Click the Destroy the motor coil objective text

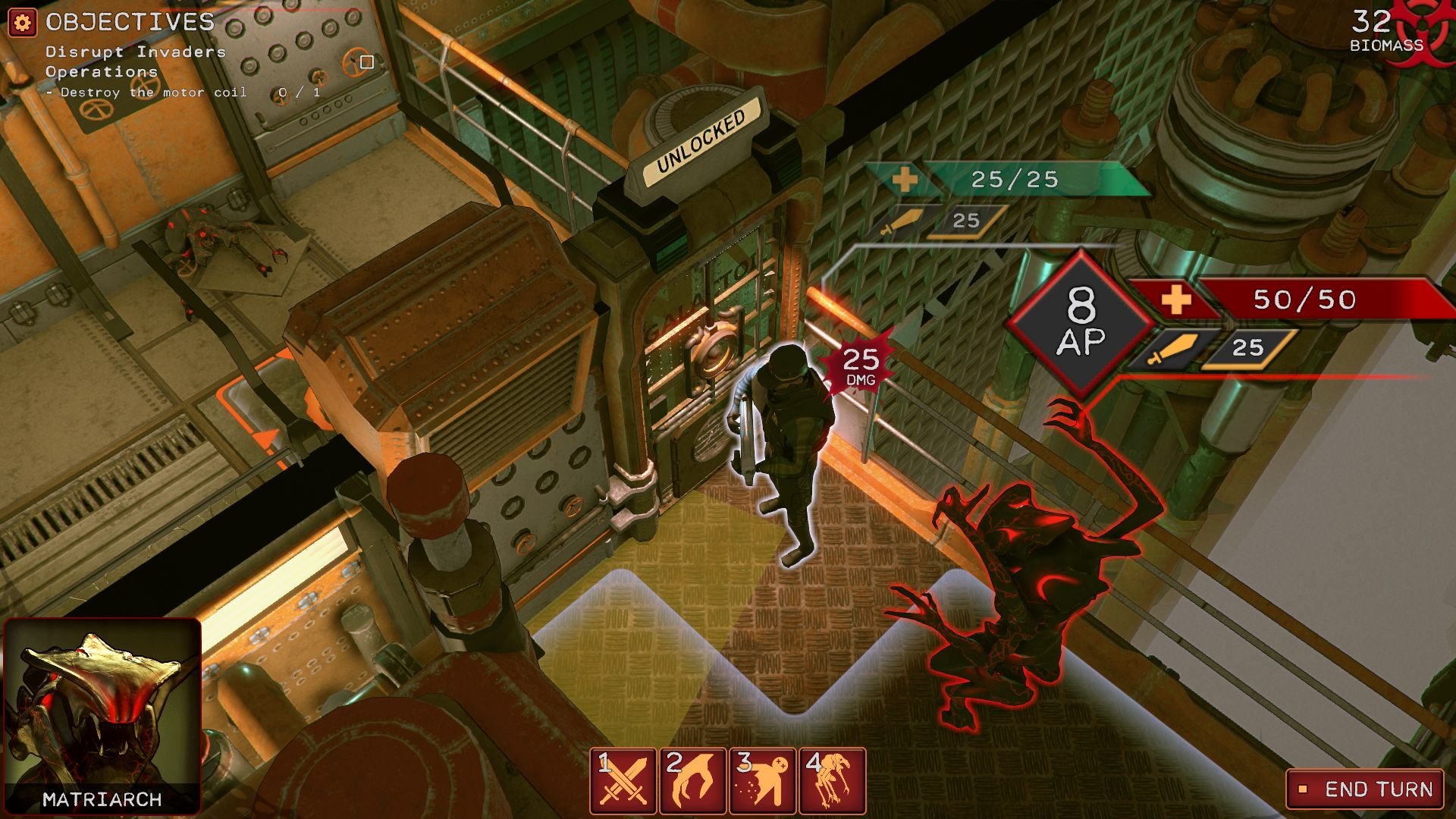point(148,91)
